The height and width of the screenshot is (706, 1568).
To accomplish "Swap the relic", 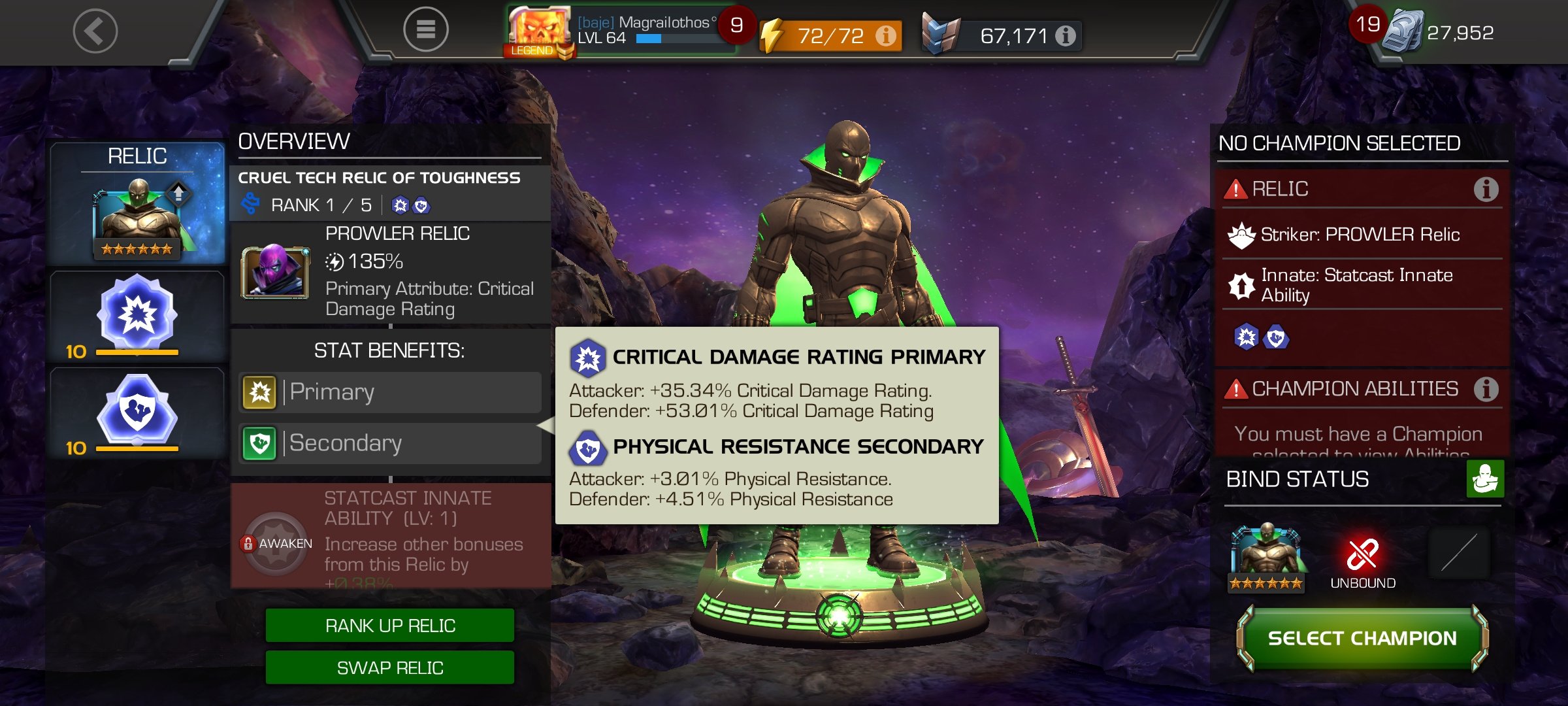I will coord(390,667).
